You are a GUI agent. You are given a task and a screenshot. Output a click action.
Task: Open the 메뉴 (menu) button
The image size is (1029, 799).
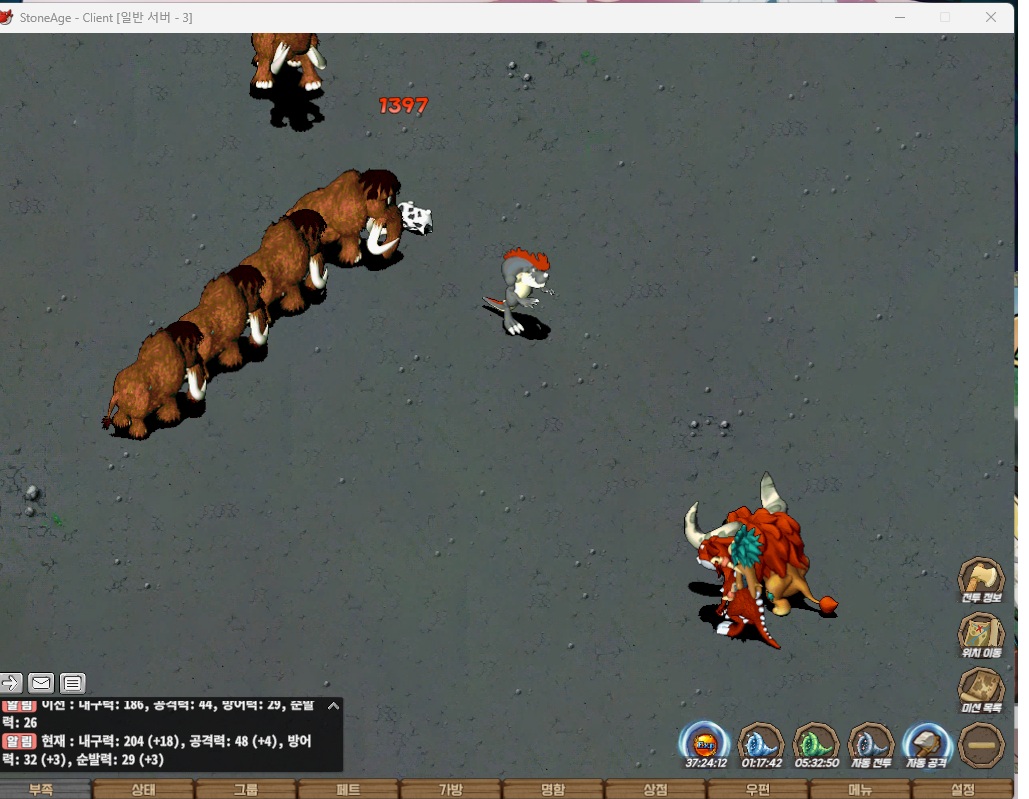pyautogui.click(x=860, y=789)
